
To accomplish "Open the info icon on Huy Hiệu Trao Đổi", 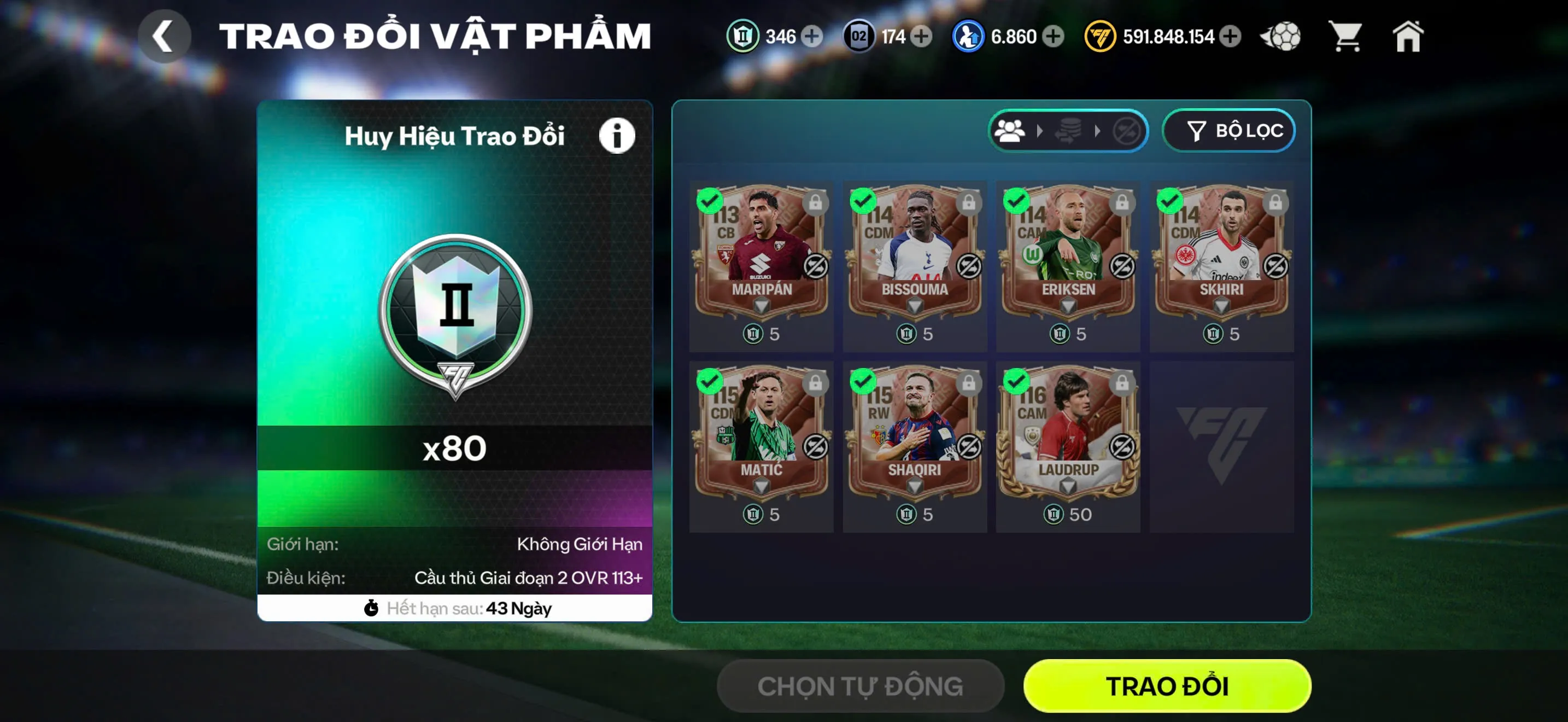I will coord(617,136).
